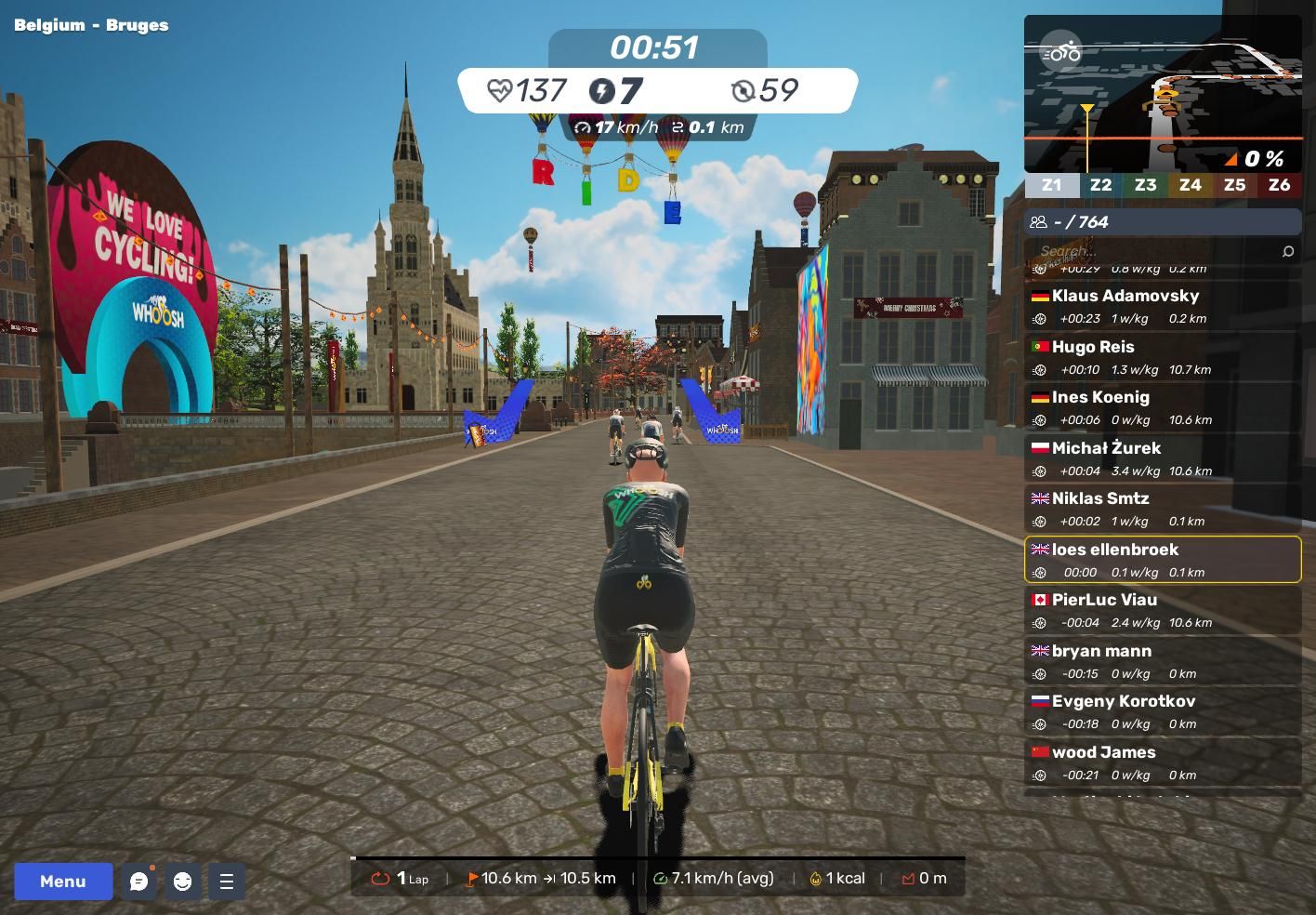1316x915 pixels.
Task: Click PierLuc Viau rider entry
Action: pyautogui.click(x=1162, y=610)
